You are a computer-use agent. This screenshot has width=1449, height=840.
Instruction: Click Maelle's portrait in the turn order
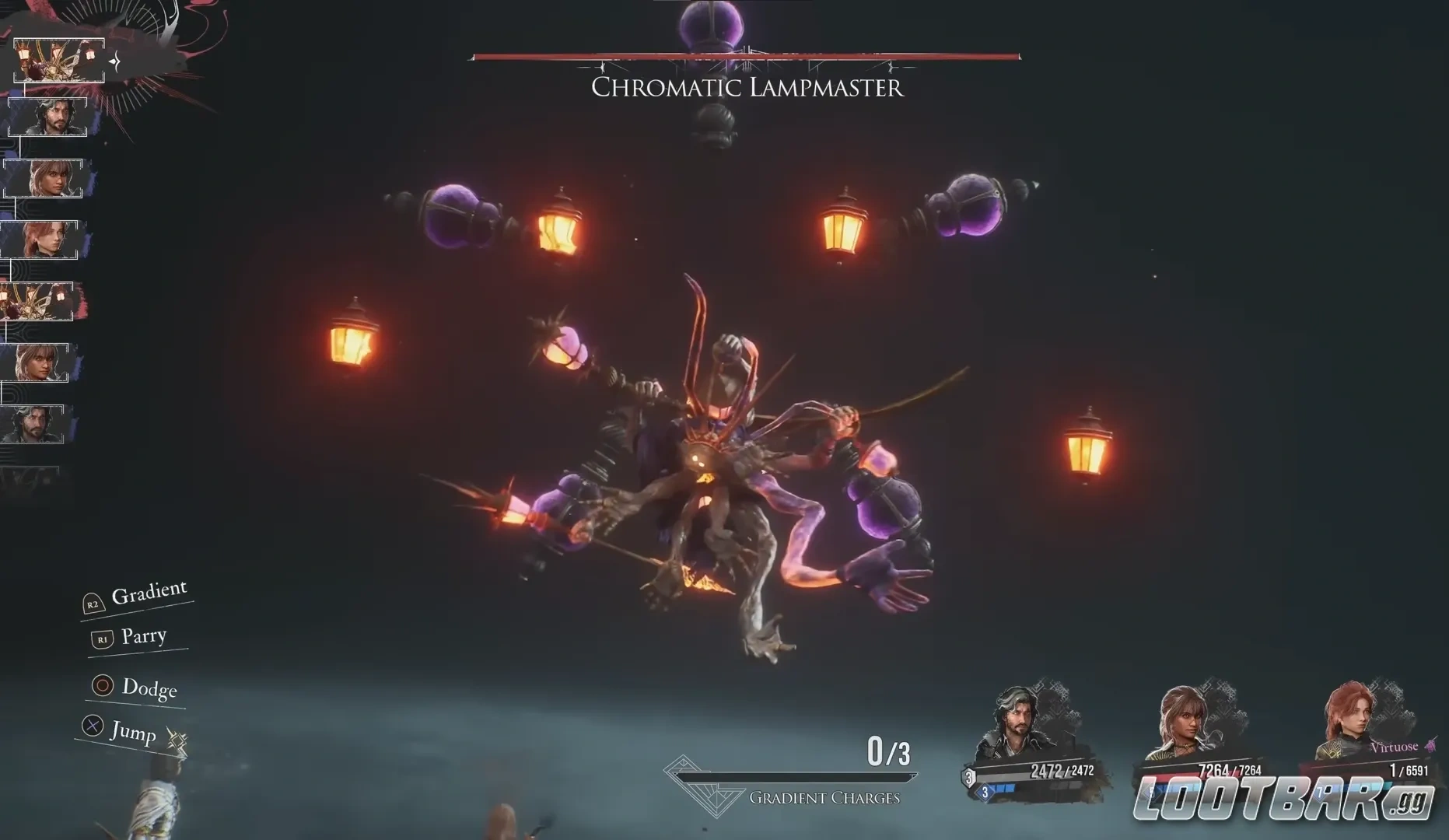click(39, 240)
